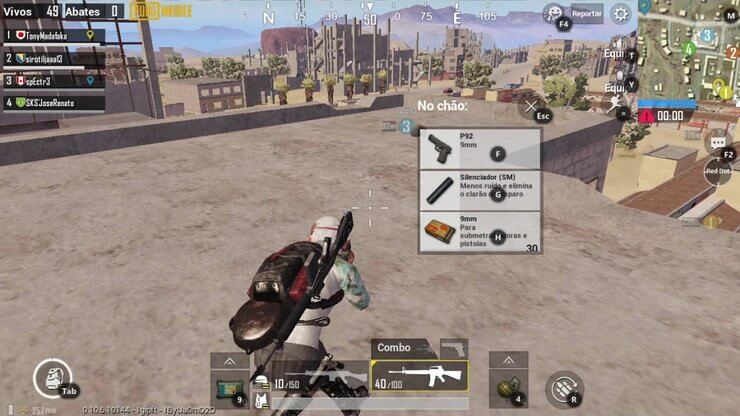Expand the arrow above the healing item slot
The height and width of the screenshot is (416, 740).
pos(229,360)
